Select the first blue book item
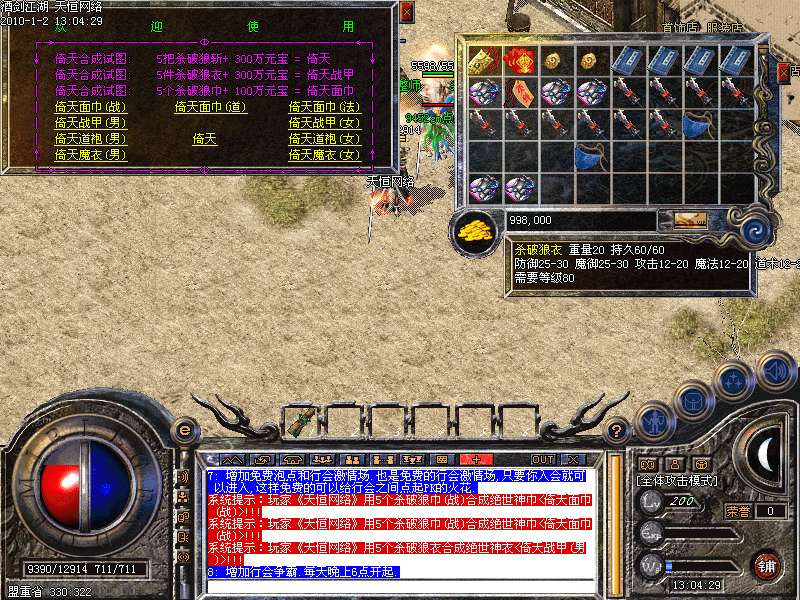The image size is (800, 600). coord(628,59)
